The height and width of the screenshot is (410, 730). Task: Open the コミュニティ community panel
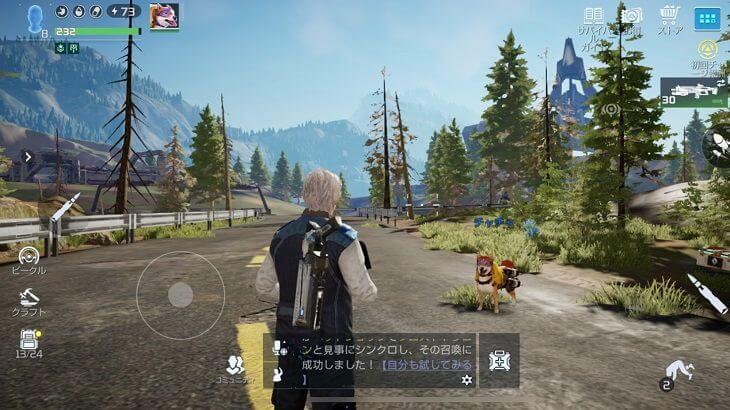(x=235, y=367)
